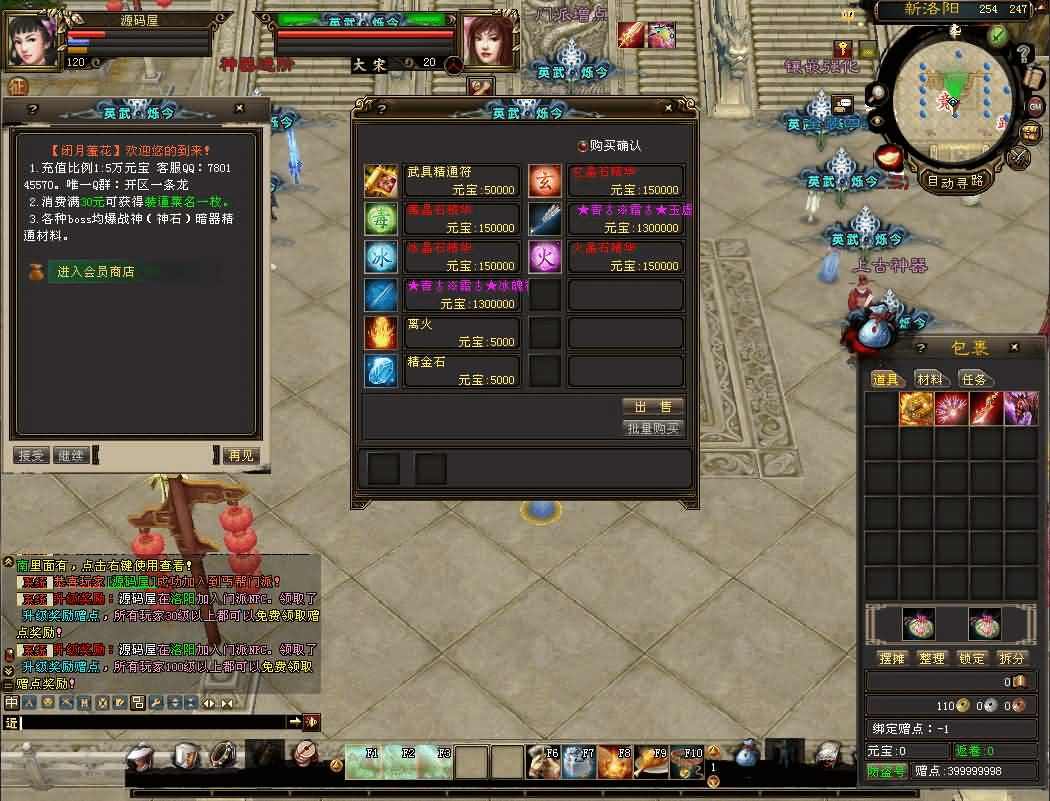Pick the green 毒 essence orb
Viewport: 1050px width, 801px height.
(x=380, y=219)
